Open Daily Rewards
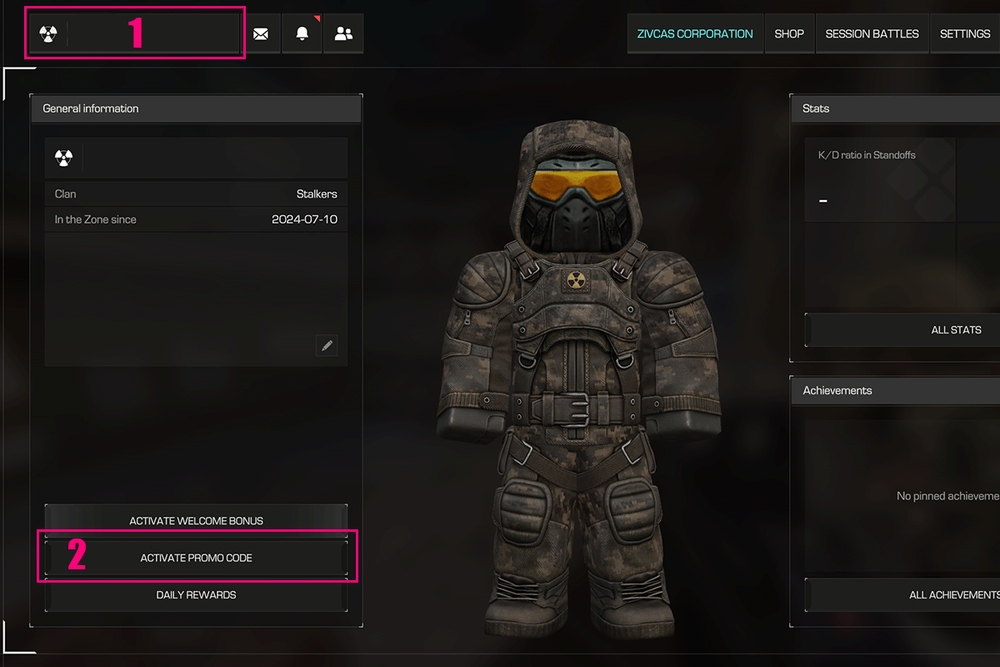 tap(196, 595)
